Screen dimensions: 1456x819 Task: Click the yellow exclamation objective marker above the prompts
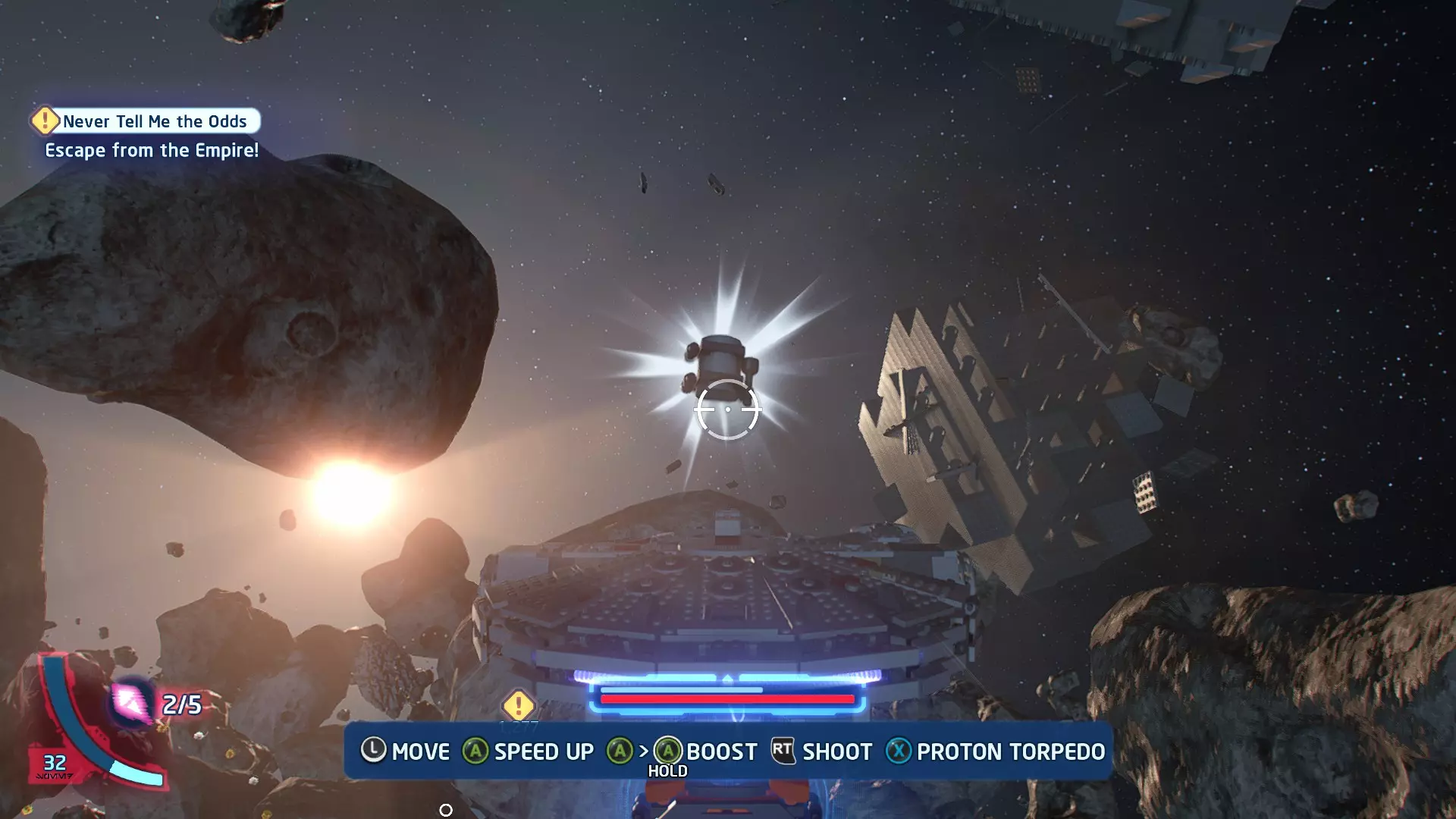point(519,705)
